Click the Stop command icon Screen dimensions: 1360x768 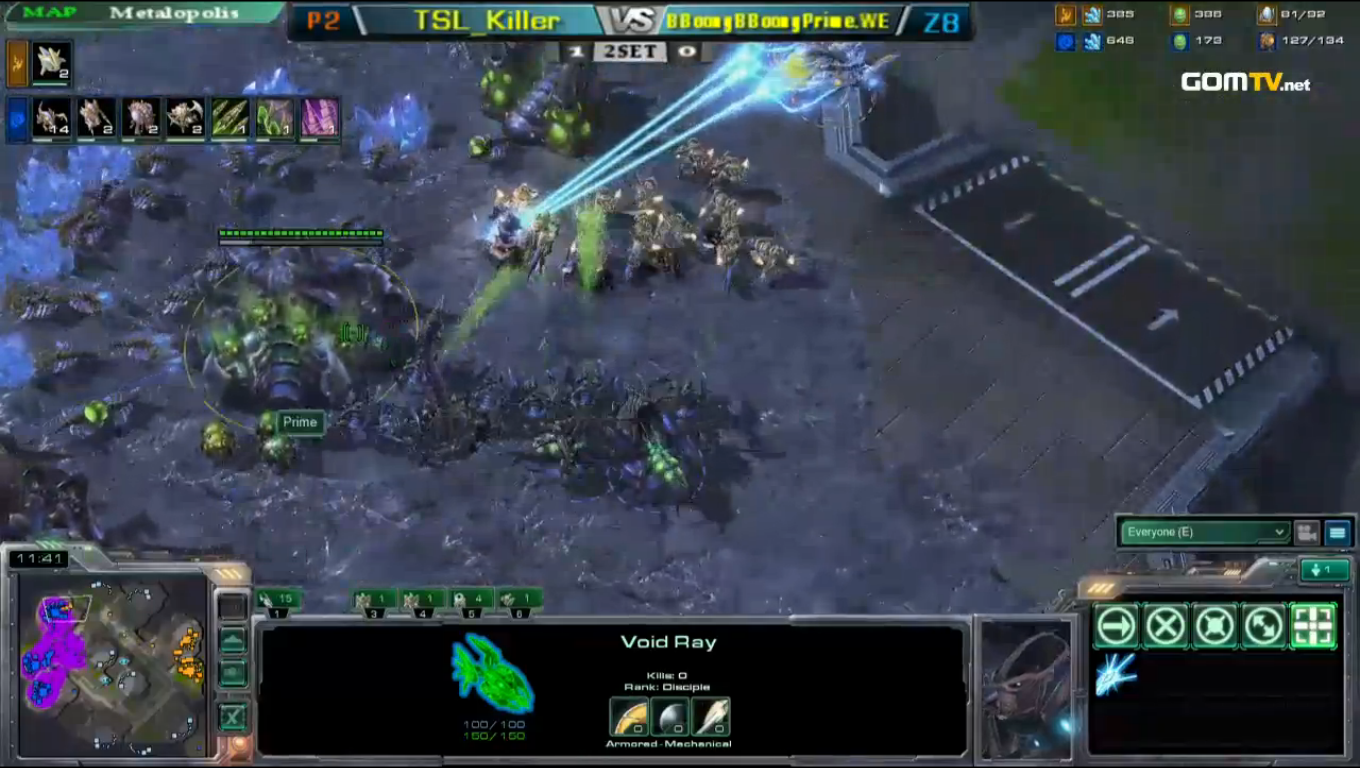1164,625
